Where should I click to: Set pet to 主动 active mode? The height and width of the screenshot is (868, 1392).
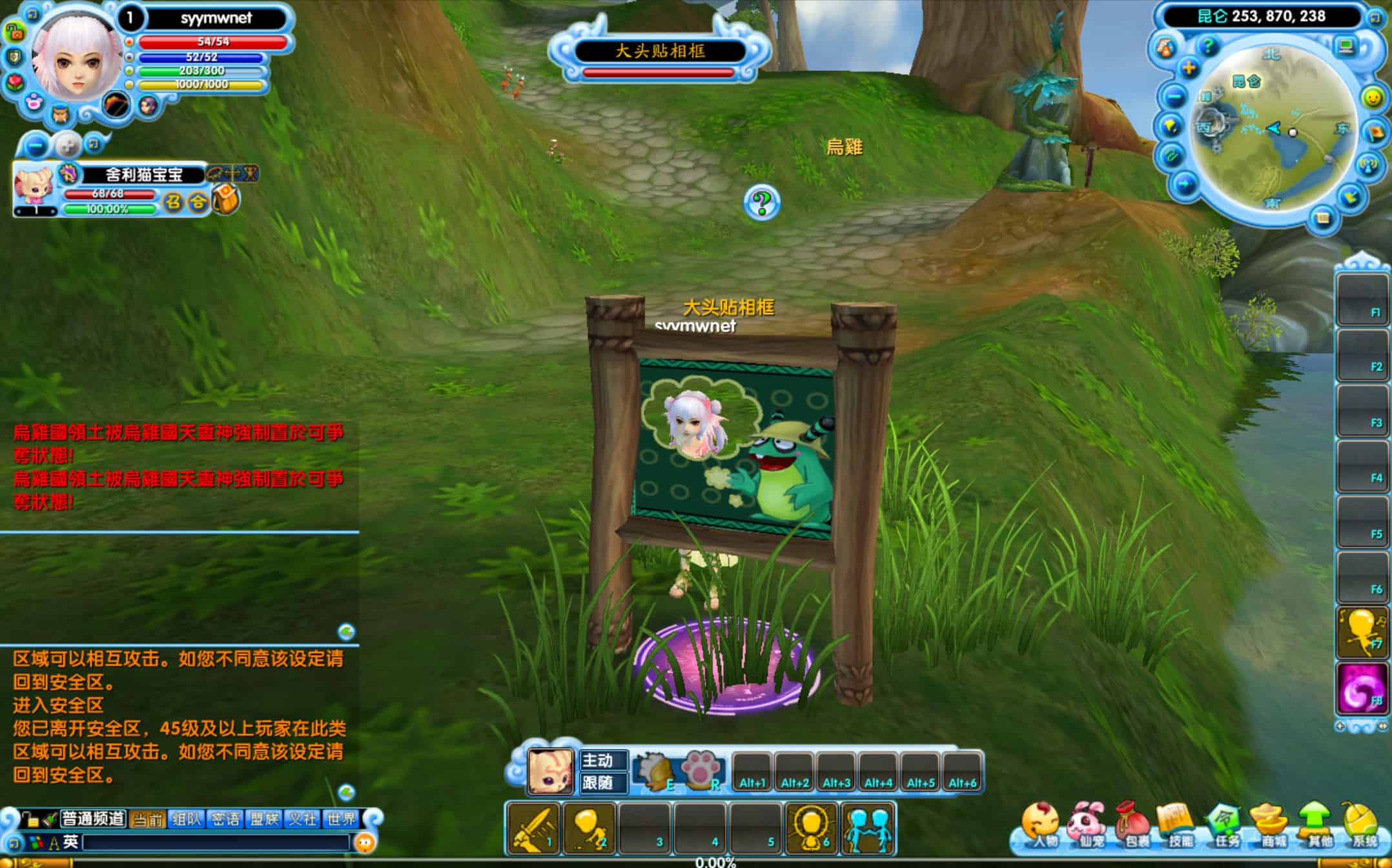tap(603, 760)
